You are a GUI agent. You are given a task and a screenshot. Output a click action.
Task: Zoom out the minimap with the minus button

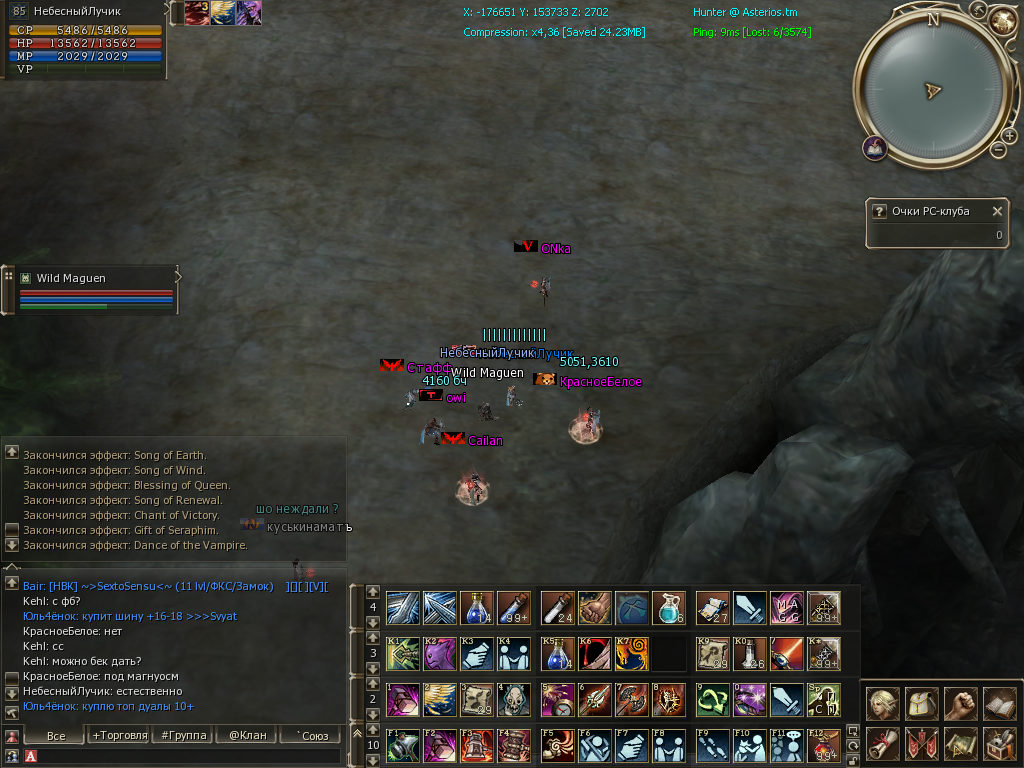pyautogui.click(x=997, y=150)
